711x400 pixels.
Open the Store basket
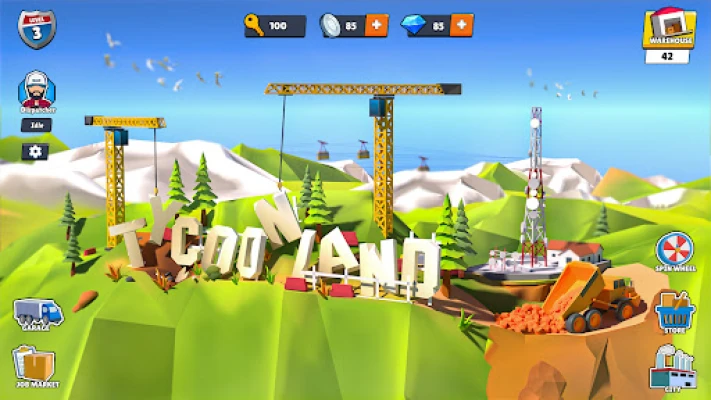click(x=673, y=312)
